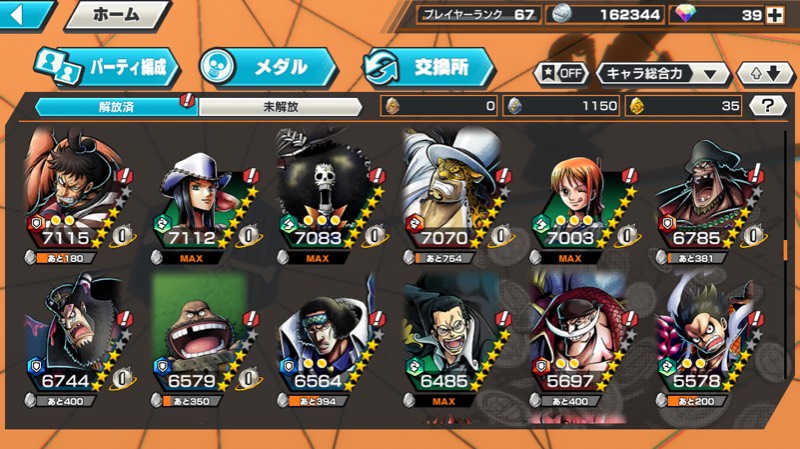
Task: Open the キャラ総合力 sort dropdown
Action: click(663, 74)
